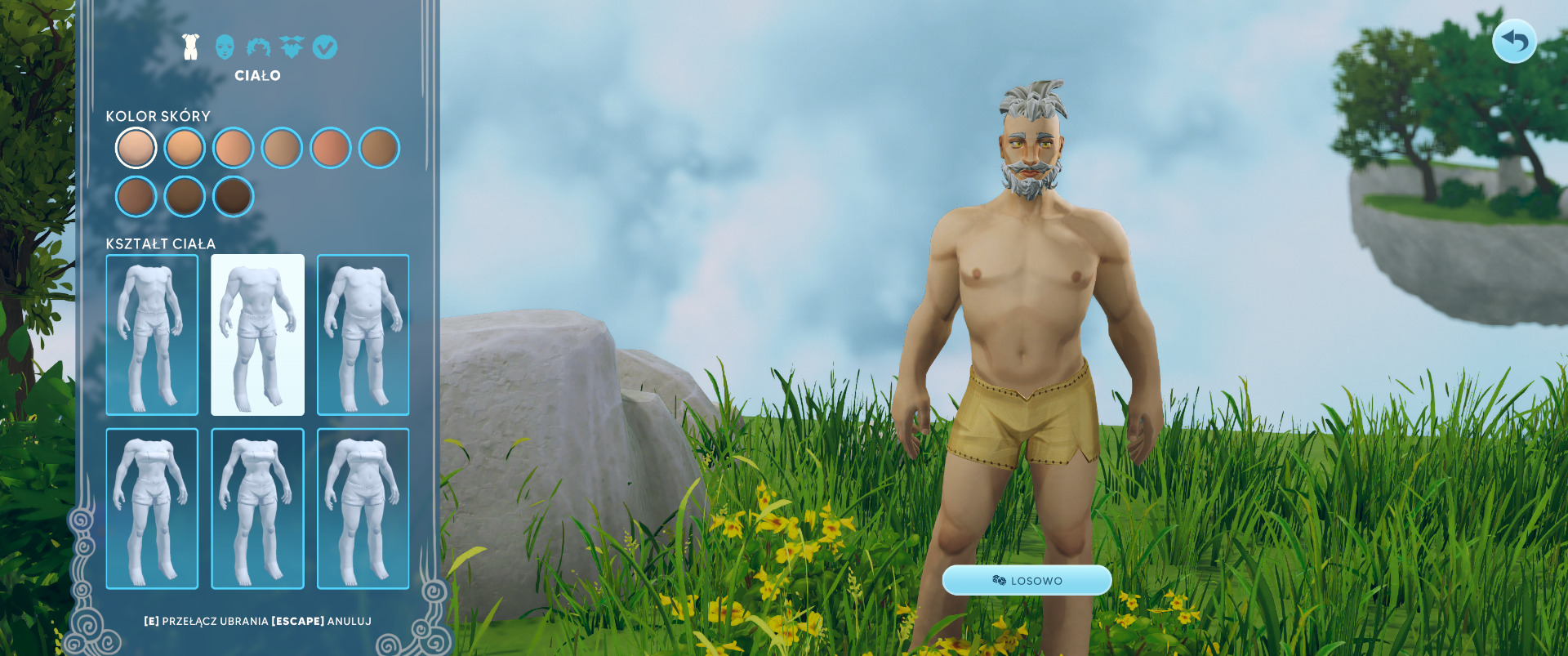Screen dimensions: 1568x656
Task: Choose the muscular masculine body shape
Action: click(x=257, y=335)
